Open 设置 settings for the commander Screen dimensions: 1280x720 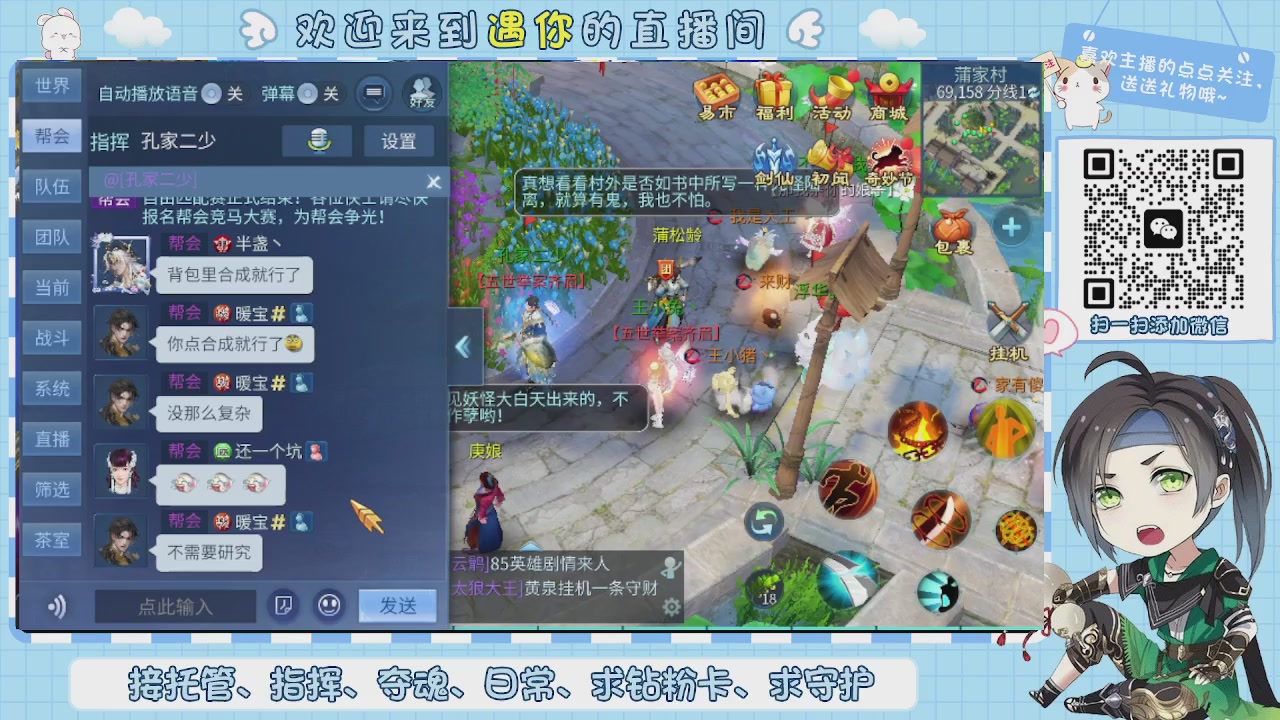coord(399,141)
